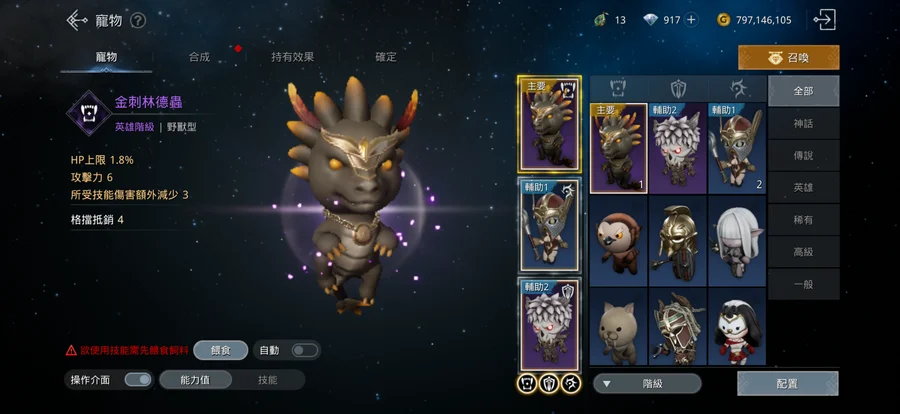Exit via the door icon
This screenshot has width=900, height=414.
[825, 19]
